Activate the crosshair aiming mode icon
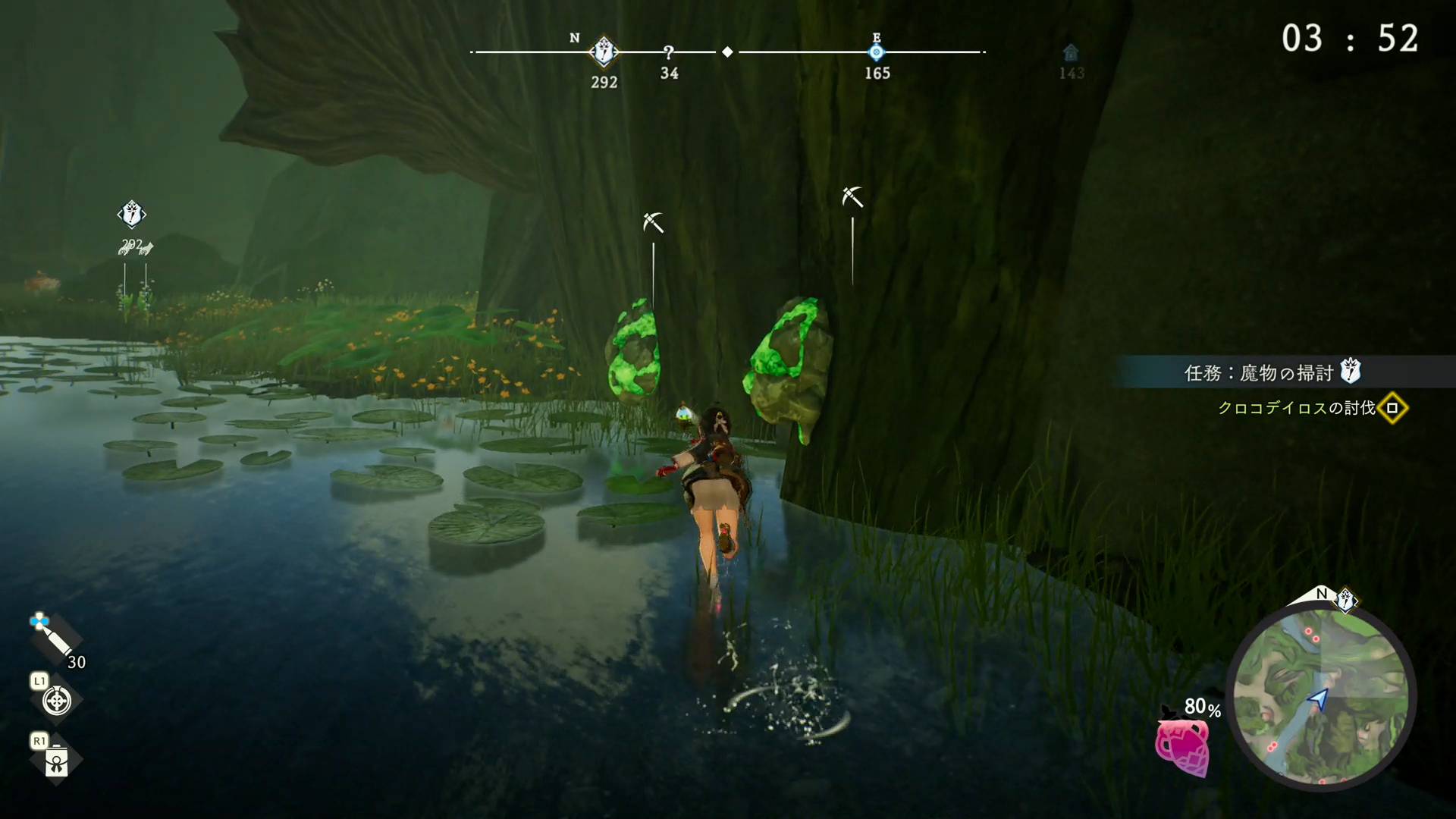1456x819 pixels. (57, 700)
